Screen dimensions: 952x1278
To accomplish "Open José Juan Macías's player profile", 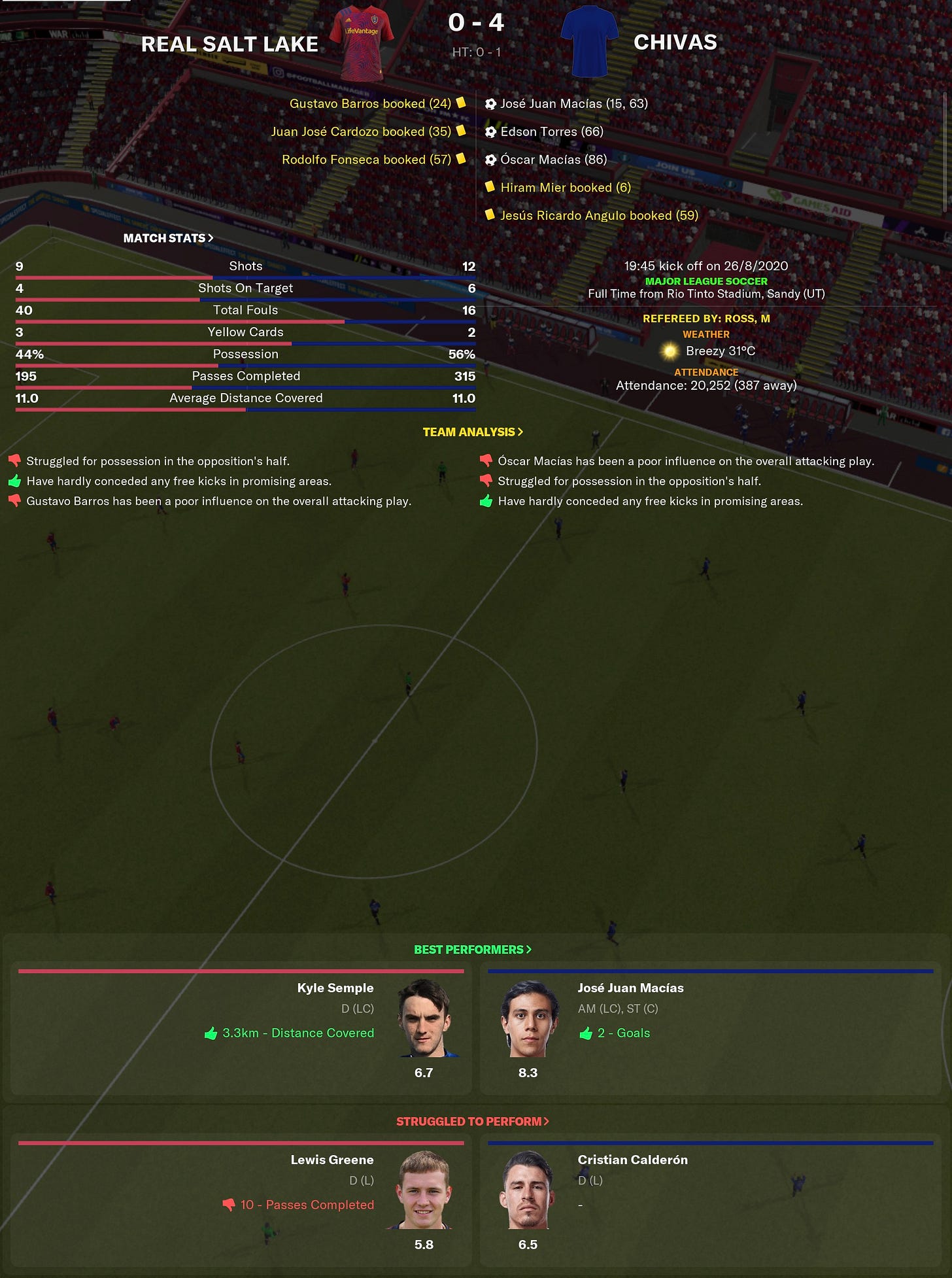I will click(x=628, y=988).
